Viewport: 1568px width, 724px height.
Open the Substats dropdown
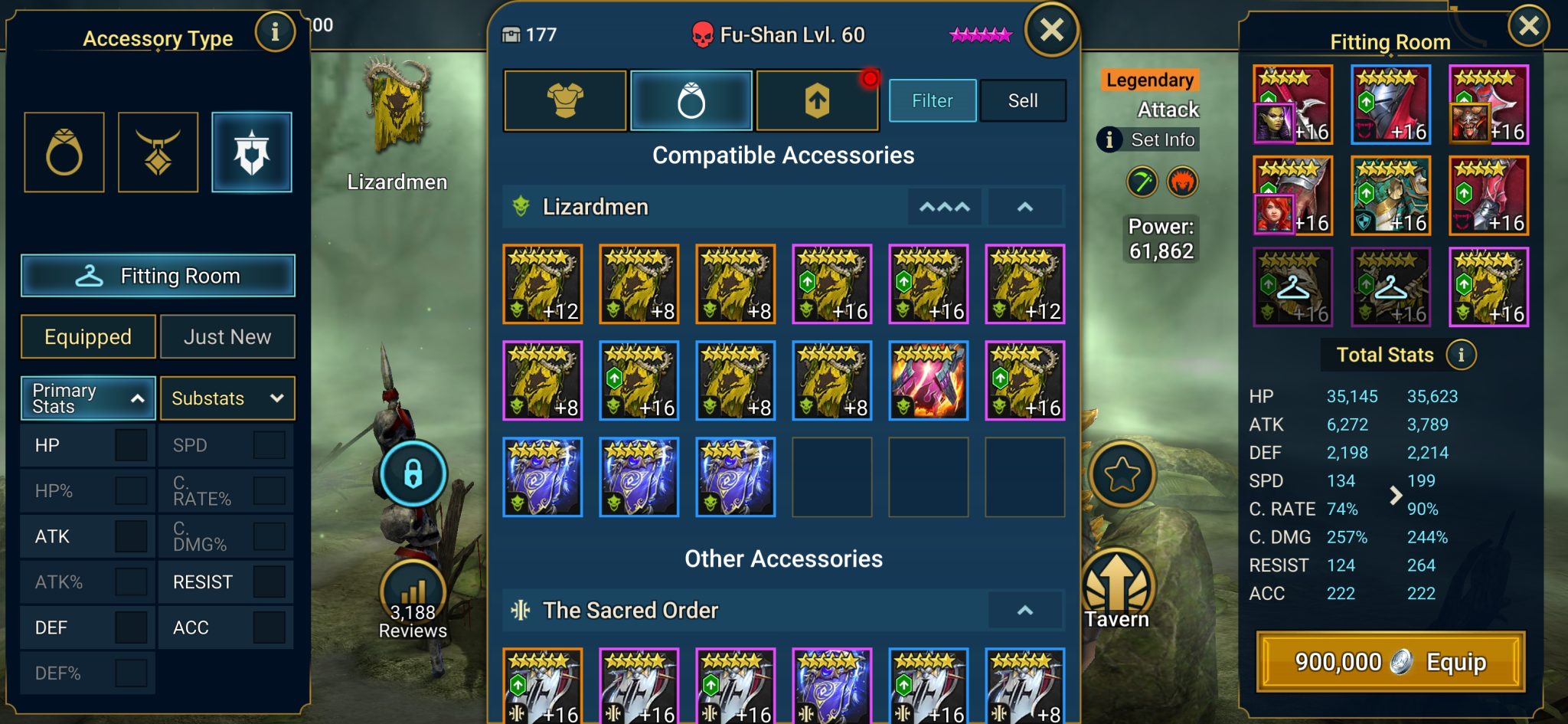pos(227,398)
